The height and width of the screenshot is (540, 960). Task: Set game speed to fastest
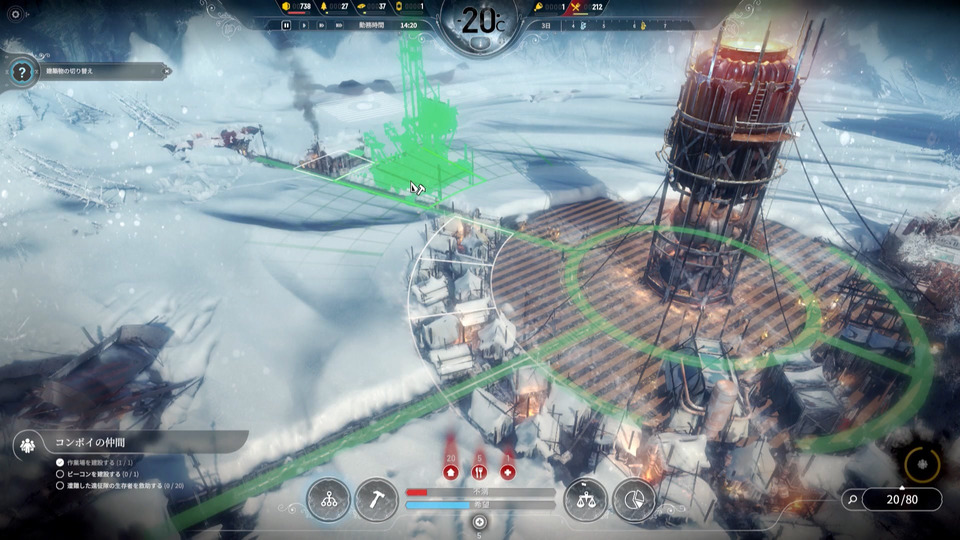coord(337,25)
